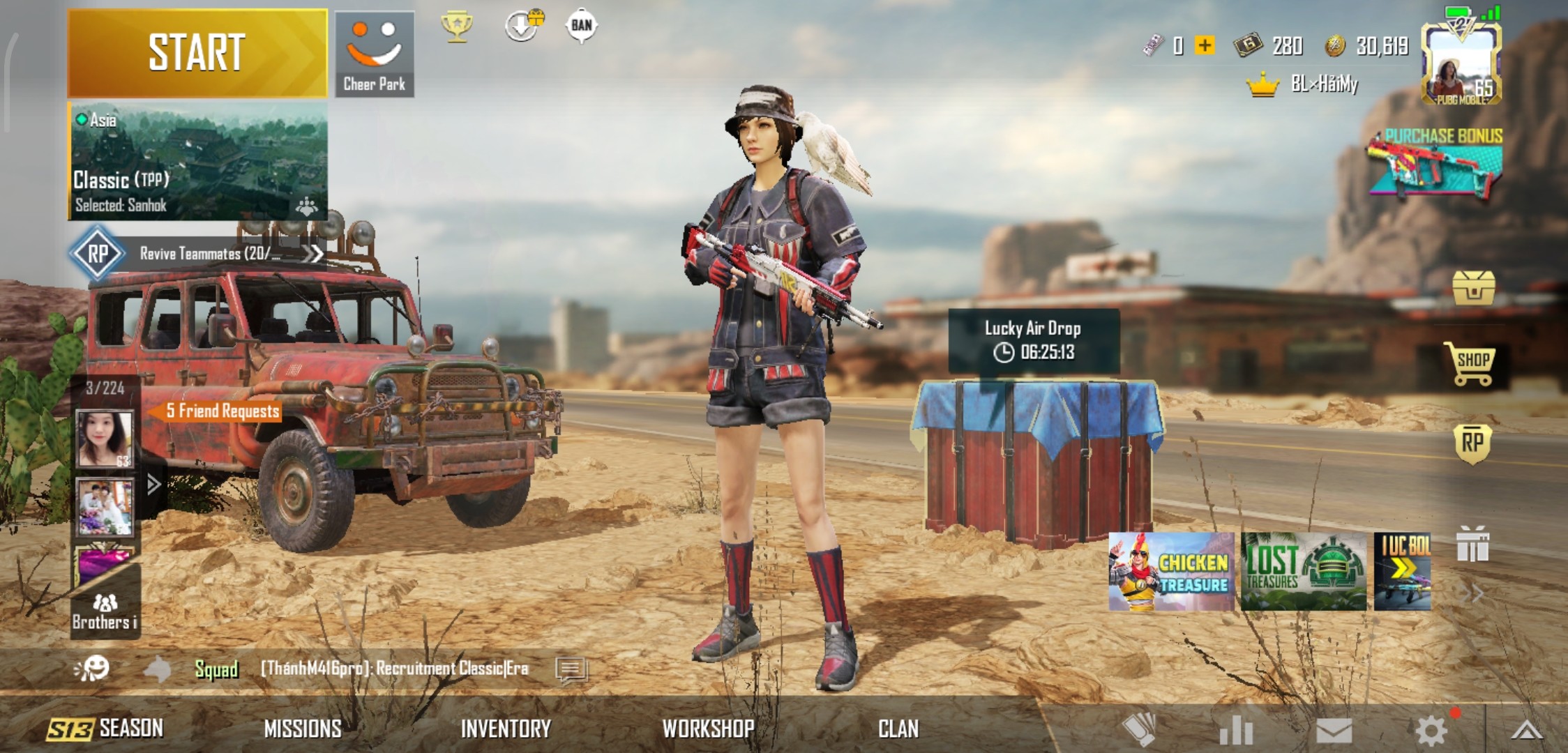The height and width of the screenshot is (753, 1568).
Task: Open the Royale Pass RP badge
Action: coord(1472,443)
